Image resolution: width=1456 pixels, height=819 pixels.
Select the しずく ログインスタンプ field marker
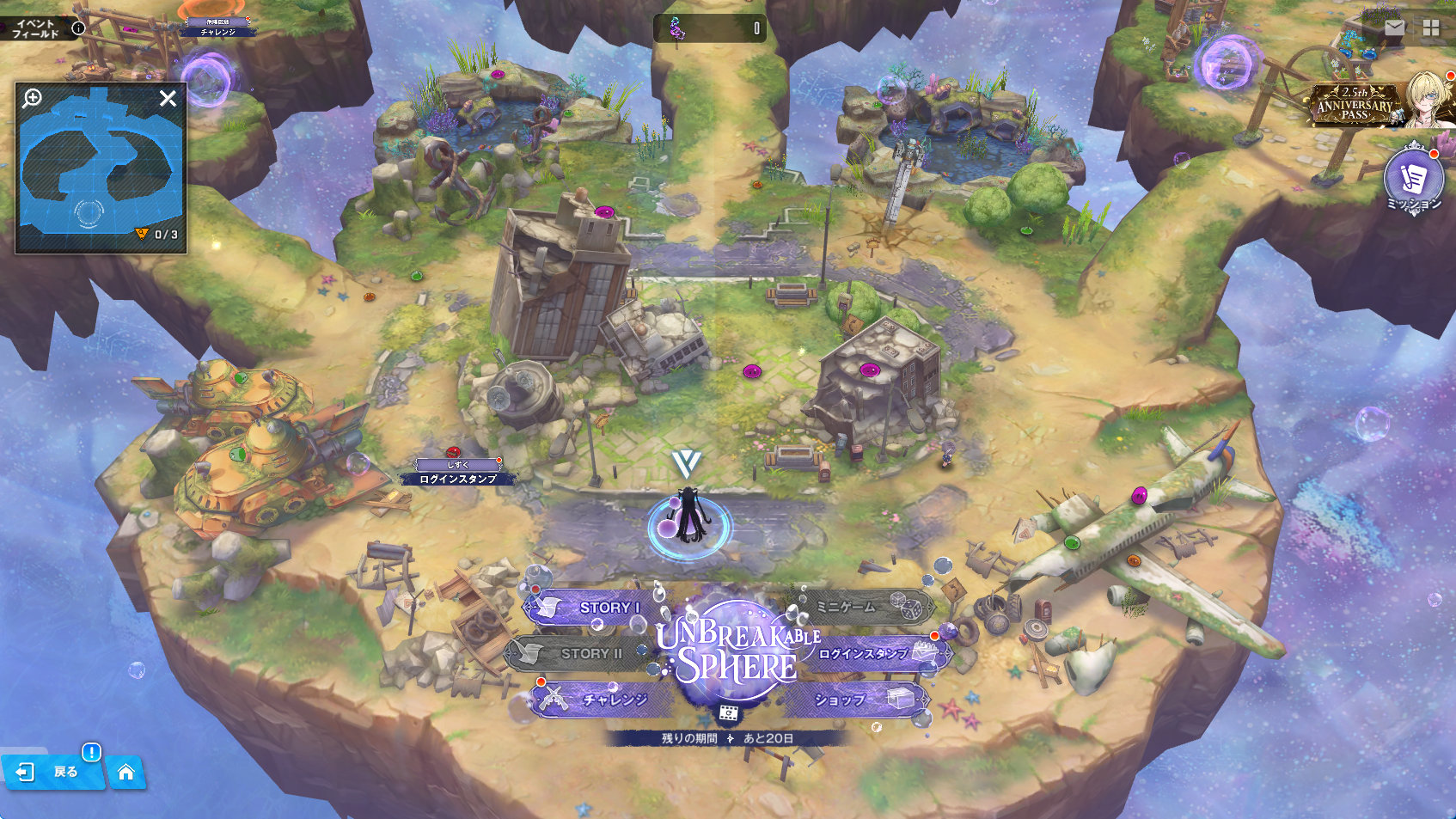(x=457, y=473)
